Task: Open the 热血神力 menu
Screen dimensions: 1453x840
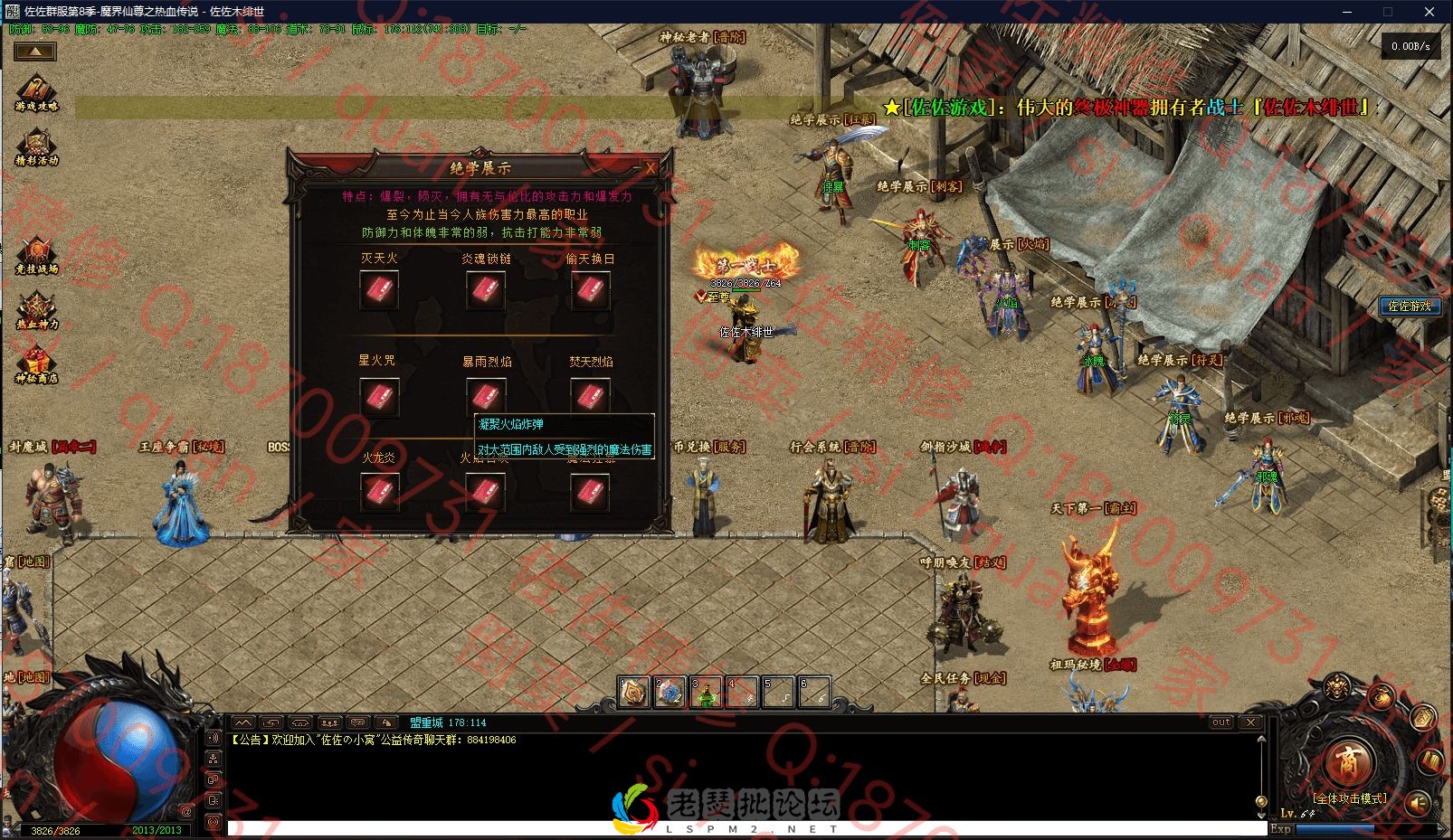Action: point(36,309)
